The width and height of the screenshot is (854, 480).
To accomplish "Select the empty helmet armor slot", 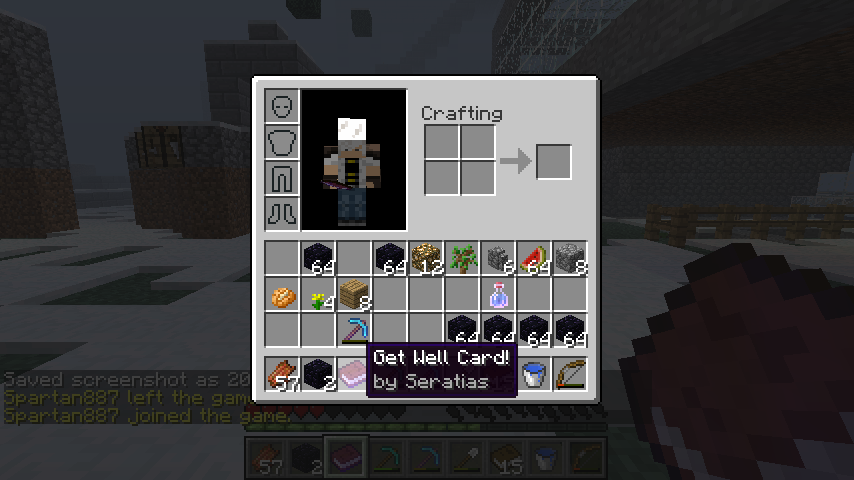I will (x=281, y=106).
